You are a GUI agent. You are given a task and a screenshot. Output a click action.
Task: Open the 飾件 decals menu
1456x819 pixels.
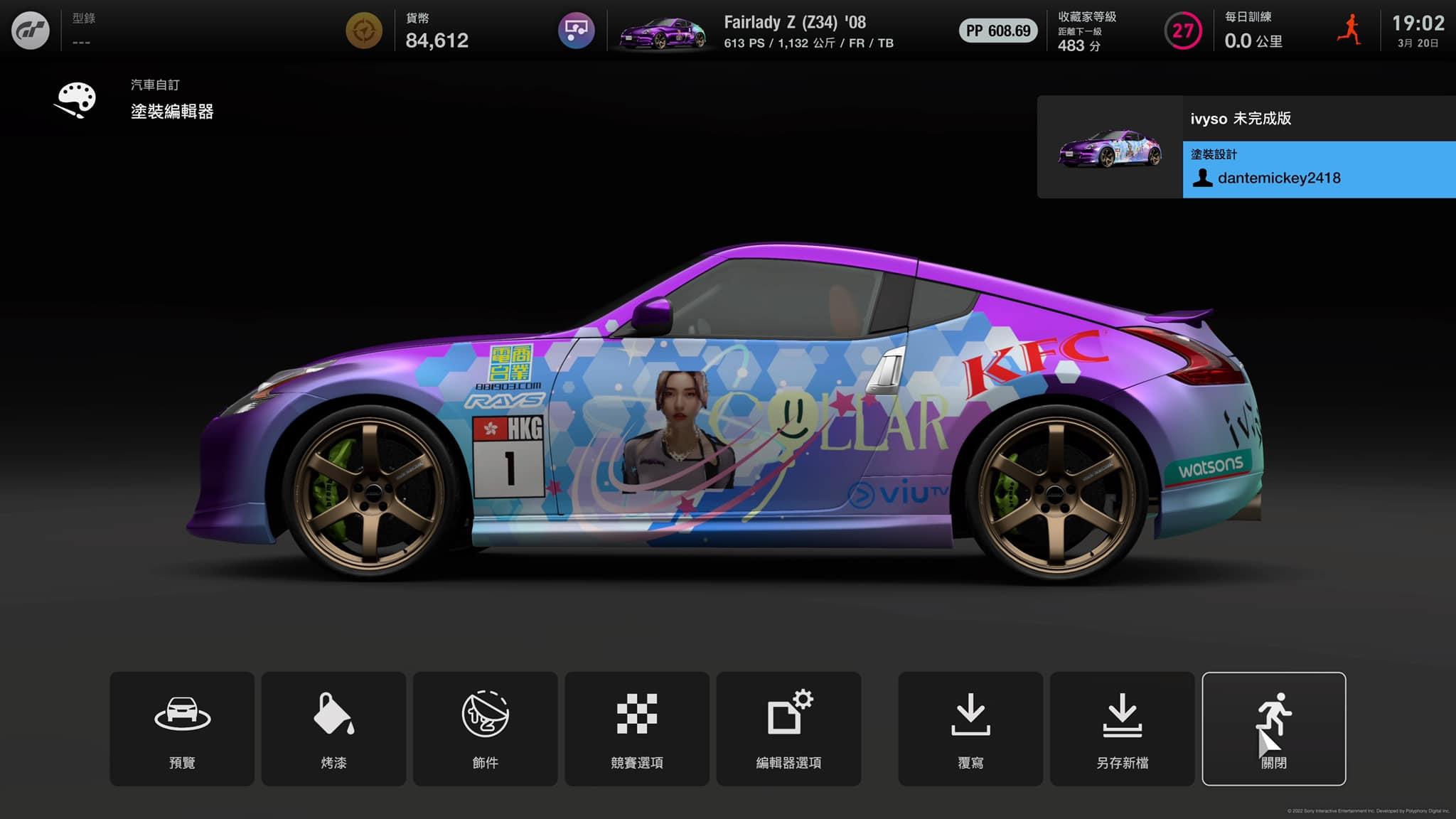[485, 729]
